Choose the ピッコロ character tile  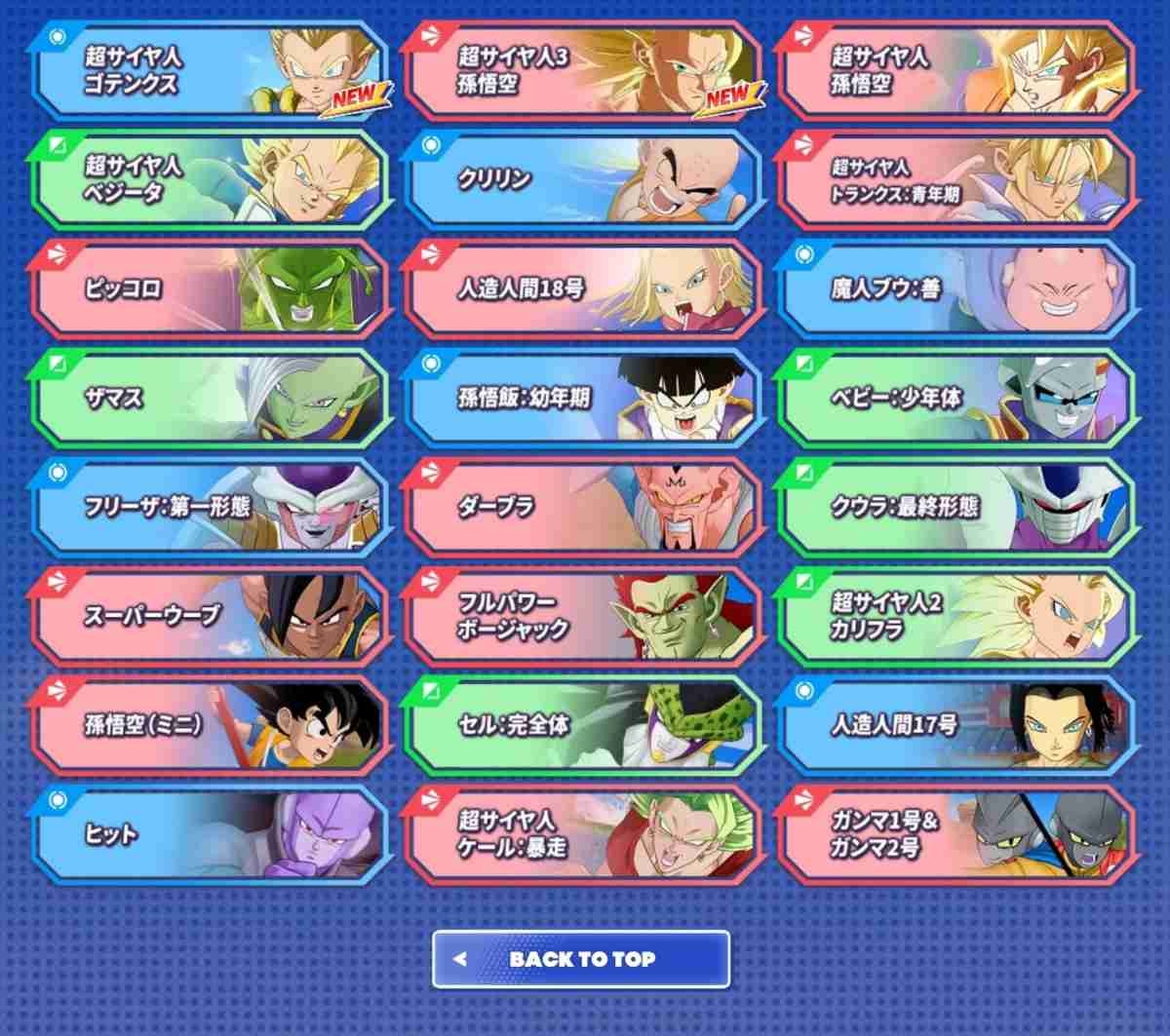[210, 289]
